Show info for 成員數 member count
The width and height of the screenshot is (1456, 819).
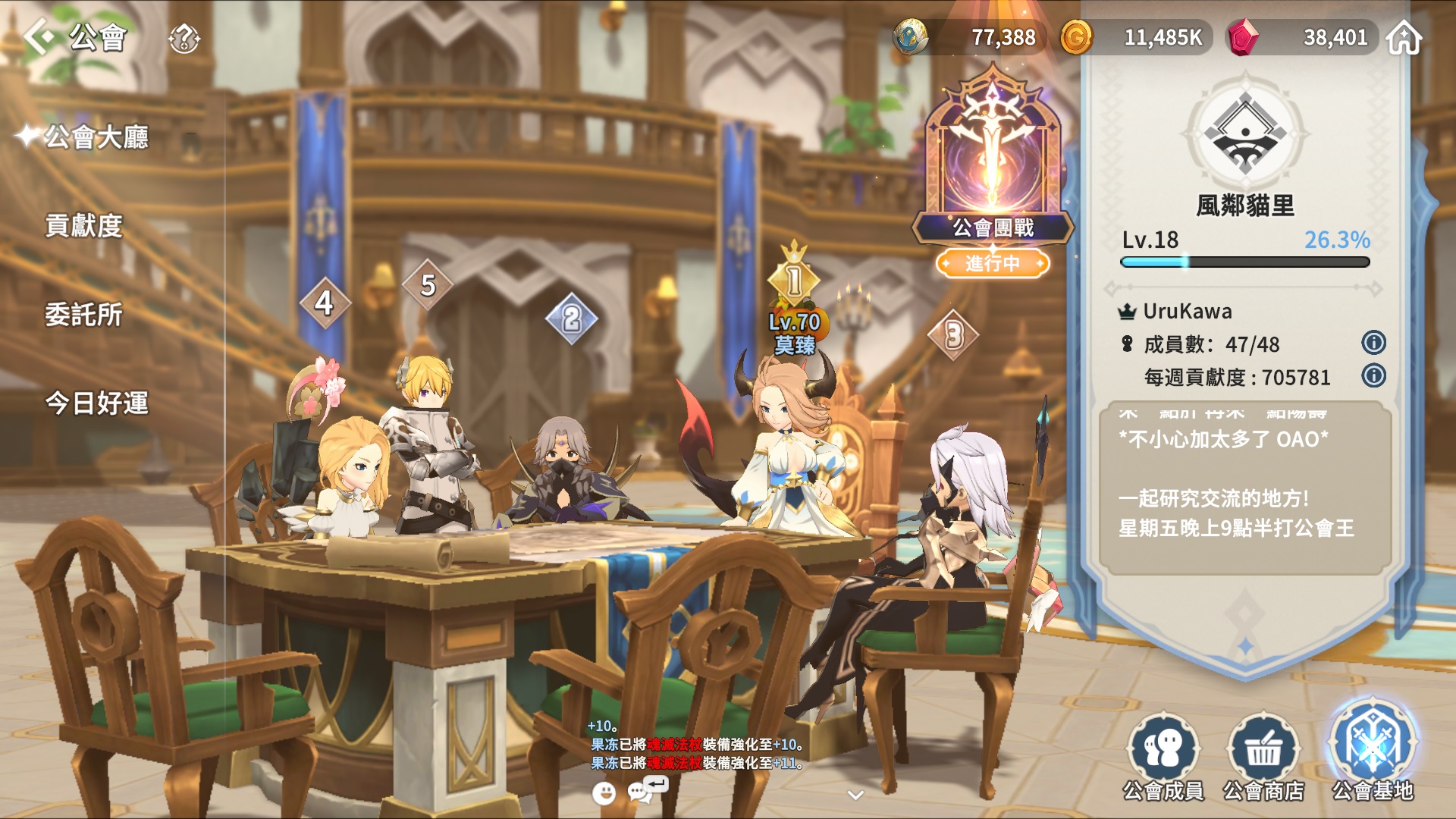pos(1373,343)
